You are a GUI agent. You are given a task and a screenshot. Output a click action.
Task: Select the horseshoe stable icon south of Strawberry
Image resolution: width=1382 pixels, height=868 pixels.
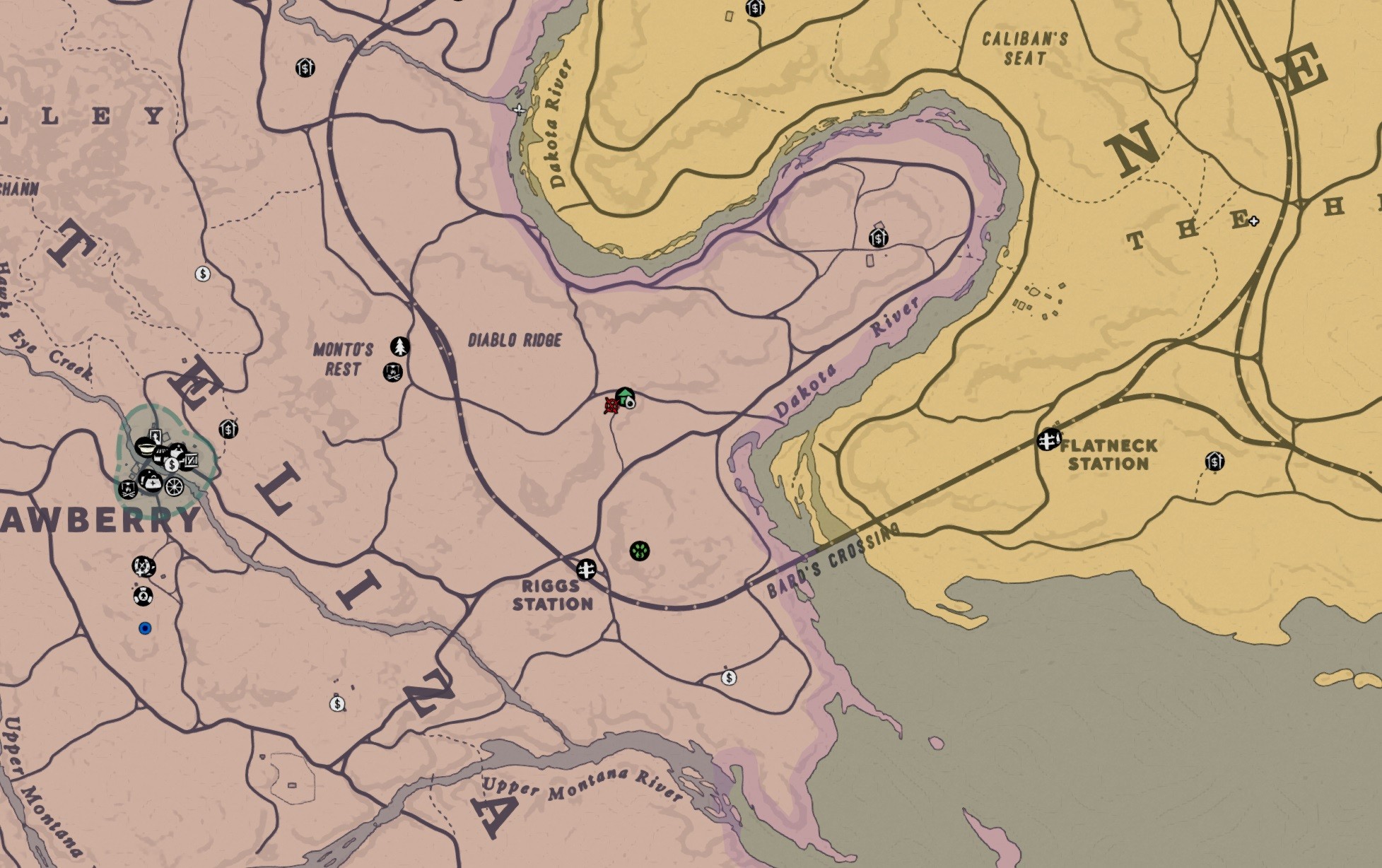143,566
